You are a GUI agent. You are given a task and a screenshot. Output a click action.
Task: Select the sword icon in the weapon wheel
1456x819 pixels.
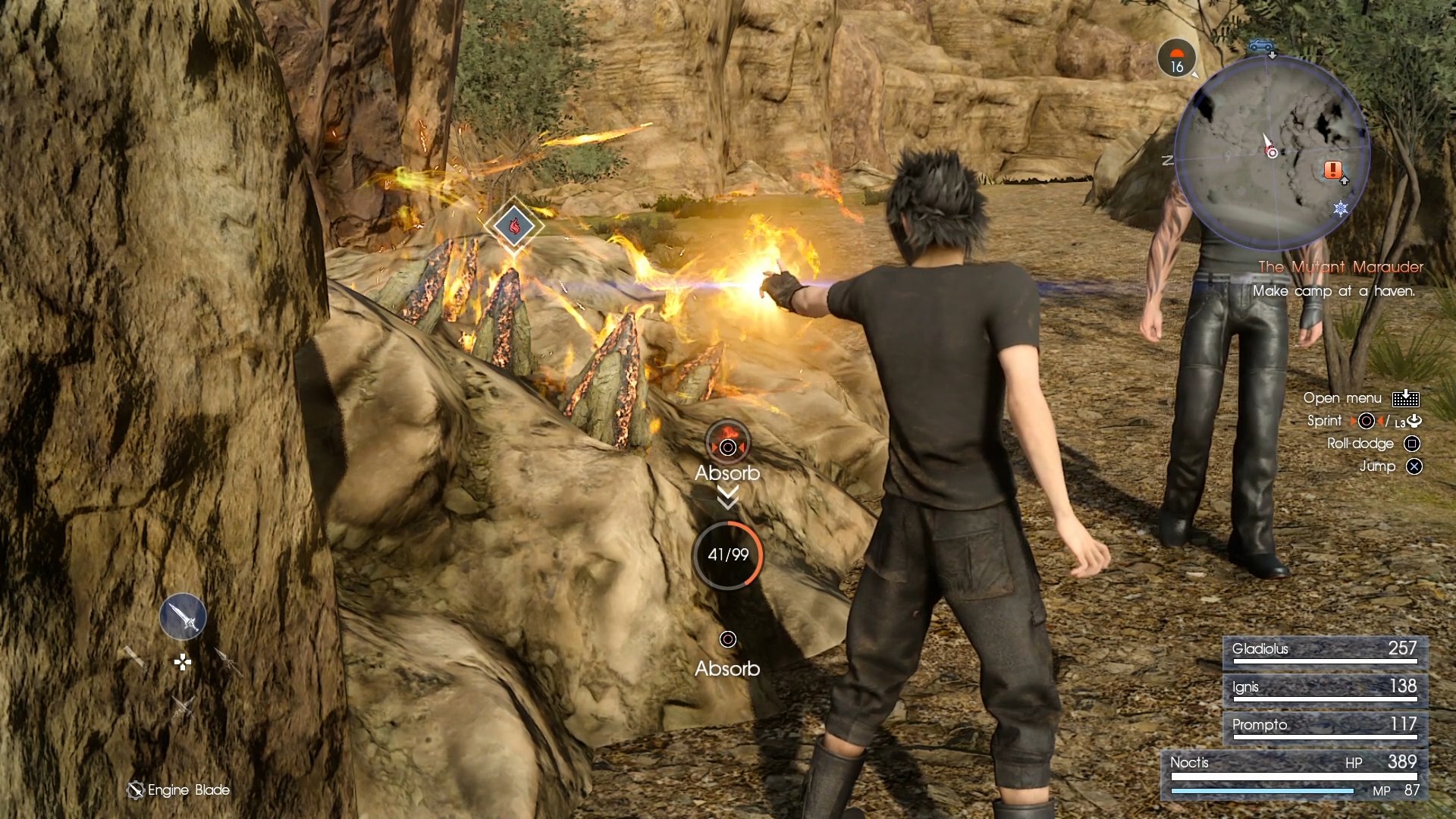point(182,617)
